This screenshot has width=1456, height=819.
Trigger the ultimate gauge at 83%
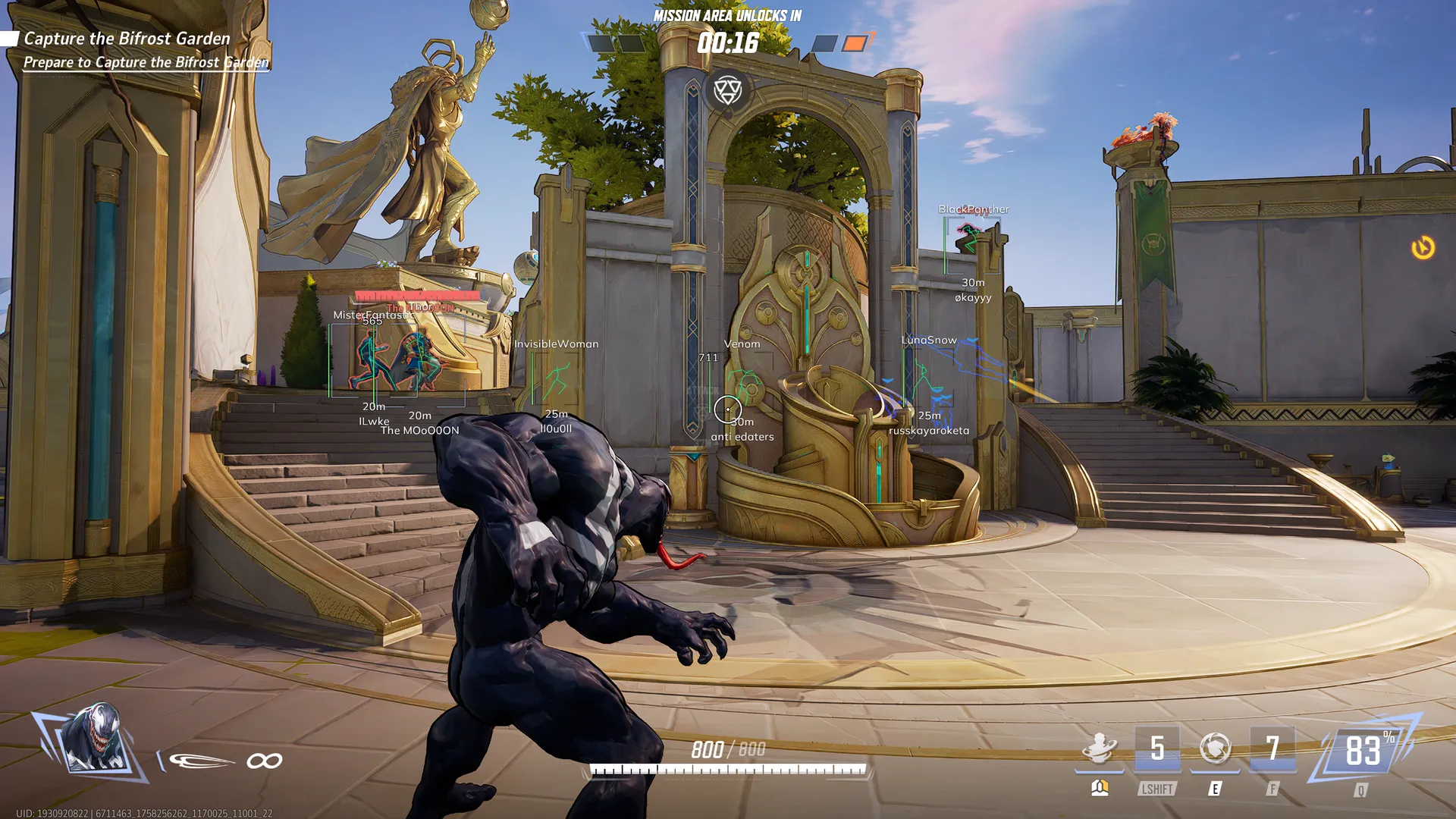1363,751
